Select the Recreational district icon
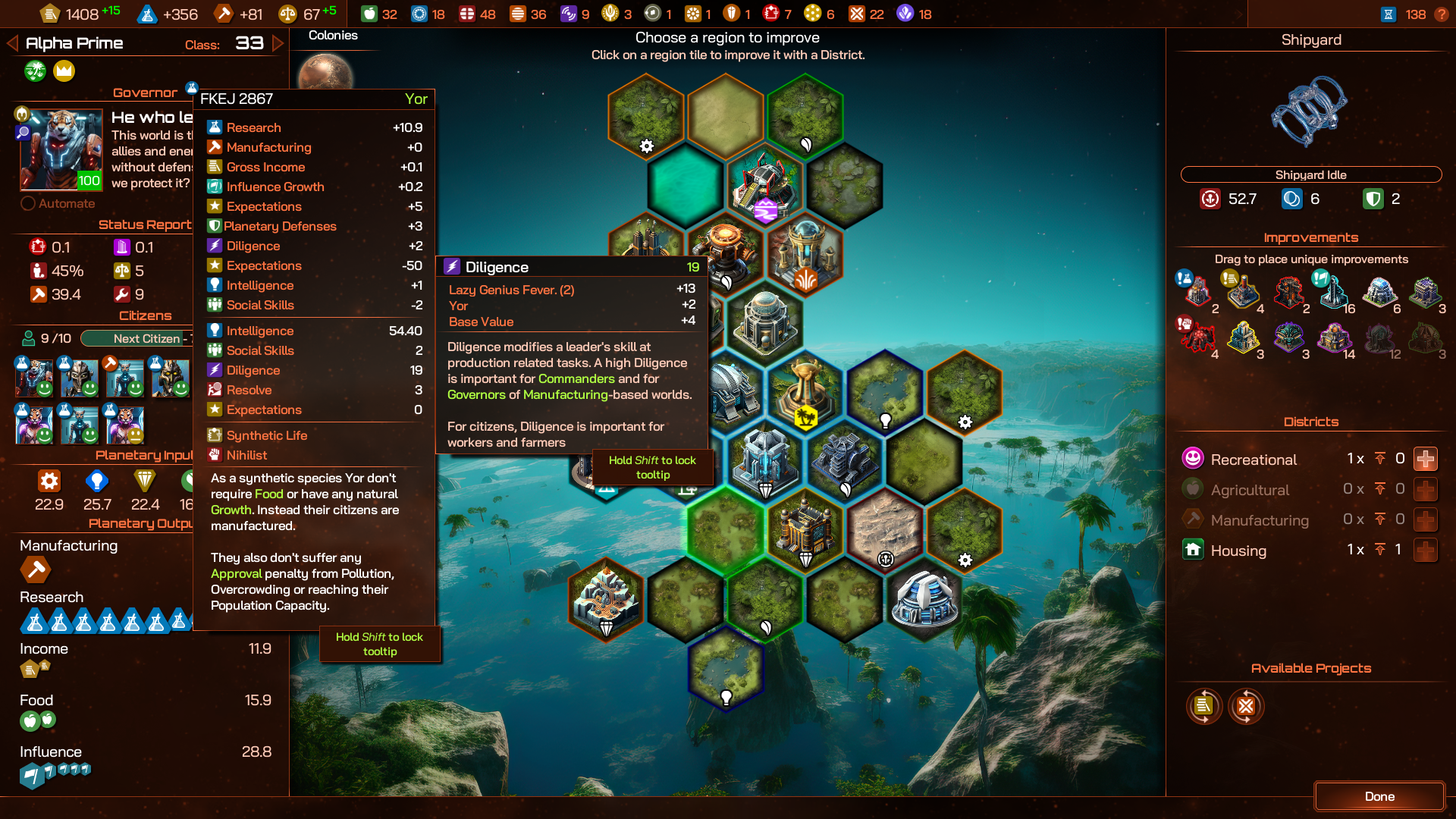1456x819 pixels. [1193, 458]
